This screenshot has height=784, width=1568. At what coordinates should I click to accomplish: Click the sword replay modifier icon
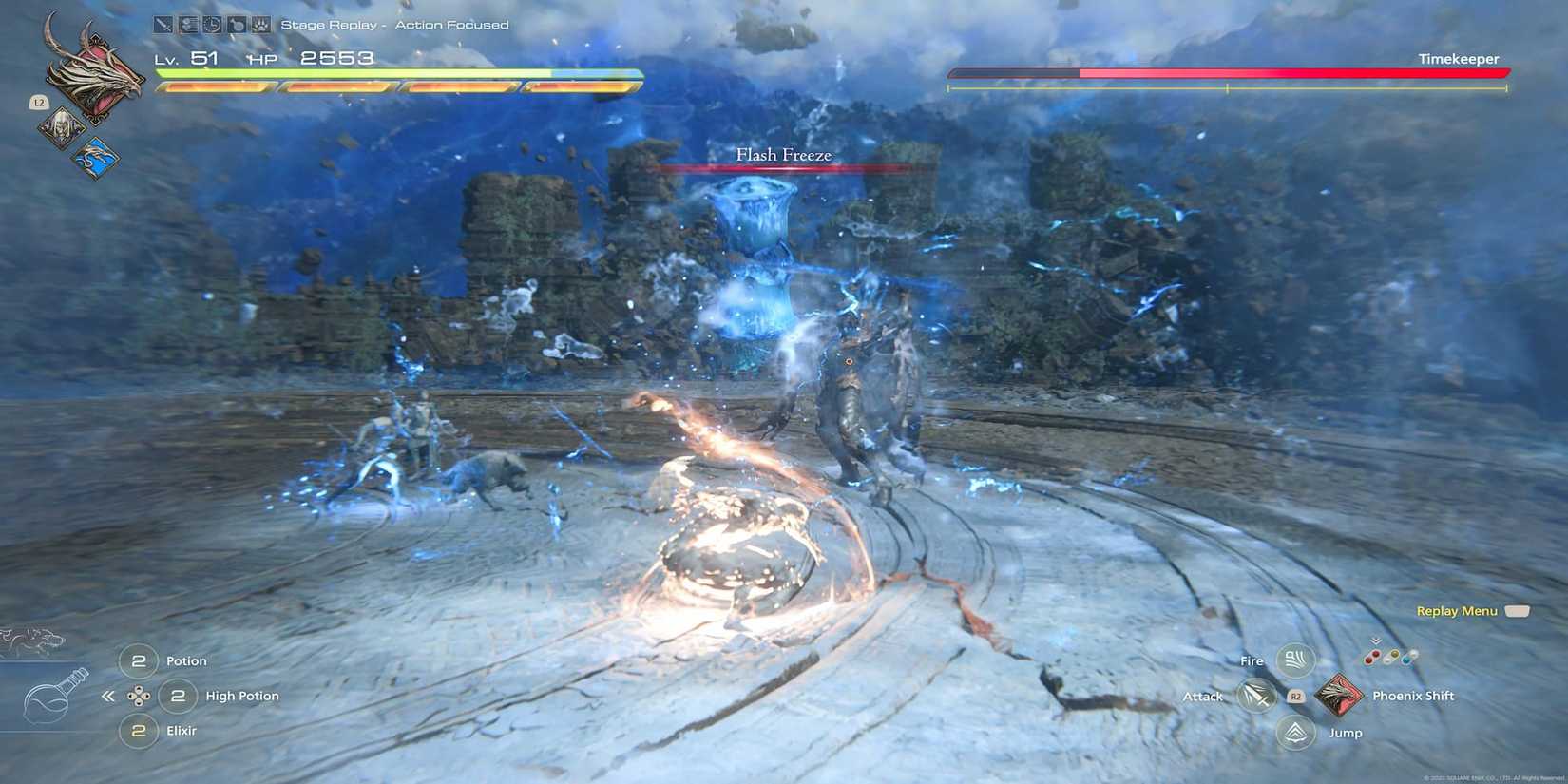162,24
